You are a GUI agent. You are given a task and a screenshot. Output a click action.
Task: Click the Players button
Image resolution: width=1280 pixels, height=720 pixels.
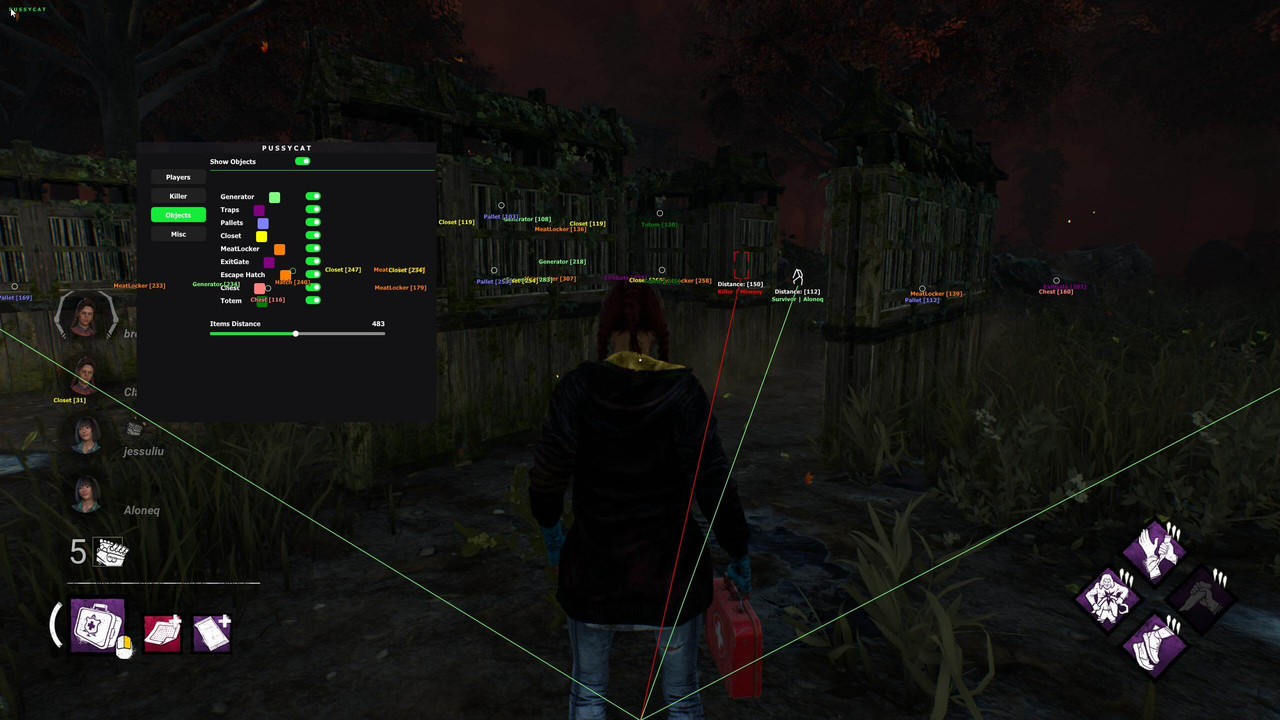[178, 177]
